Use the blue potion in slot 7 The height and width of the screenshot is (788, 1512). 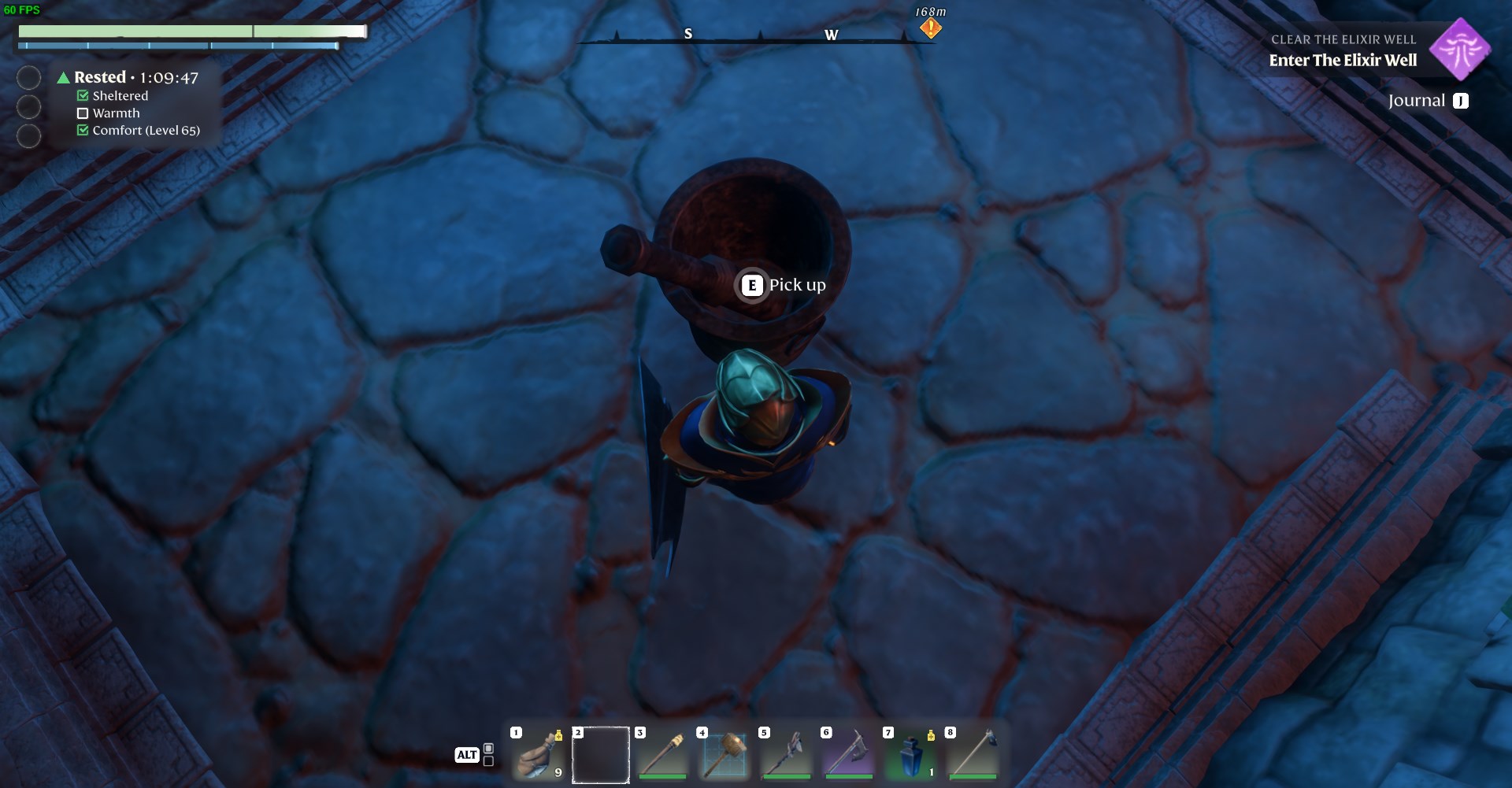910,755
